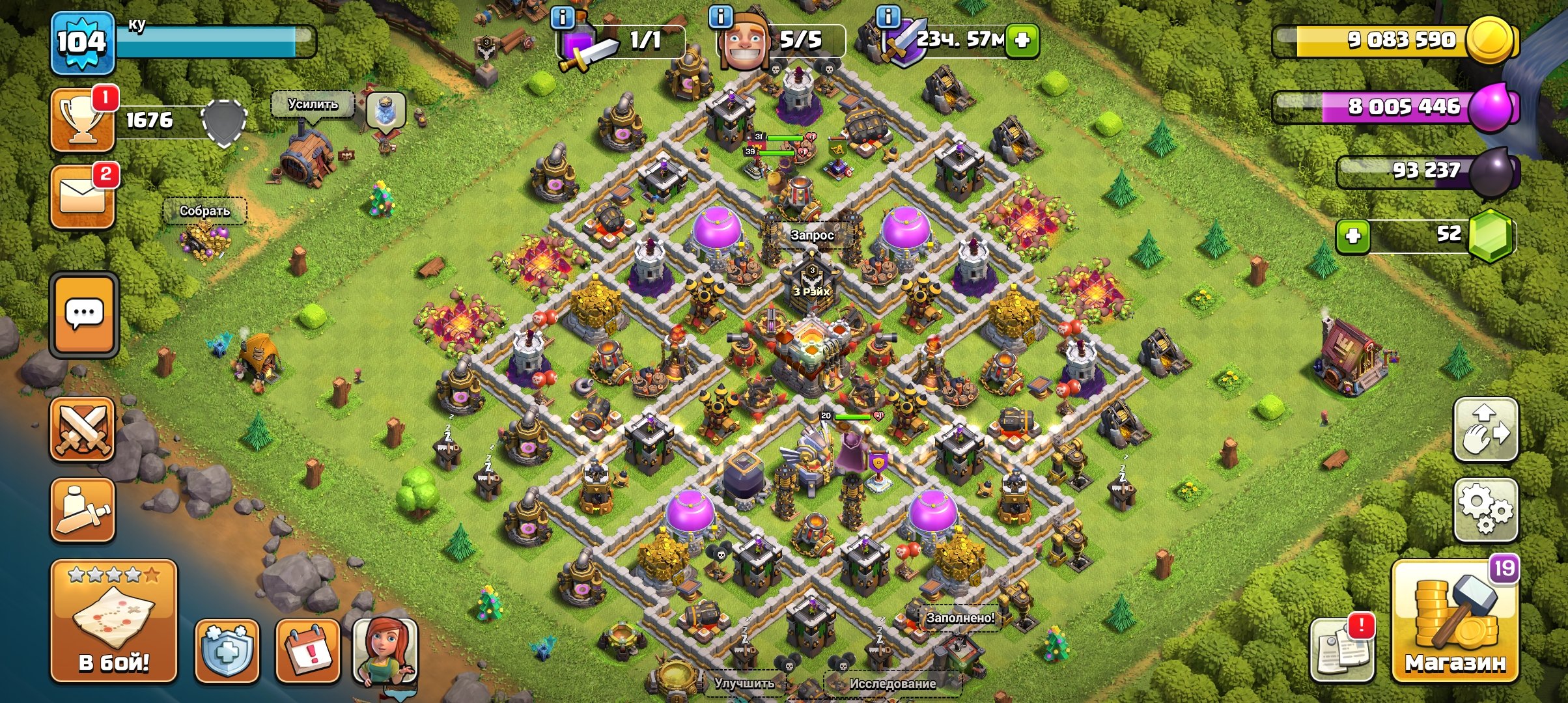The width and height of the screenshot is (1568, 703).
Task: Open the shield protection menu
Action: coord(227,651)
